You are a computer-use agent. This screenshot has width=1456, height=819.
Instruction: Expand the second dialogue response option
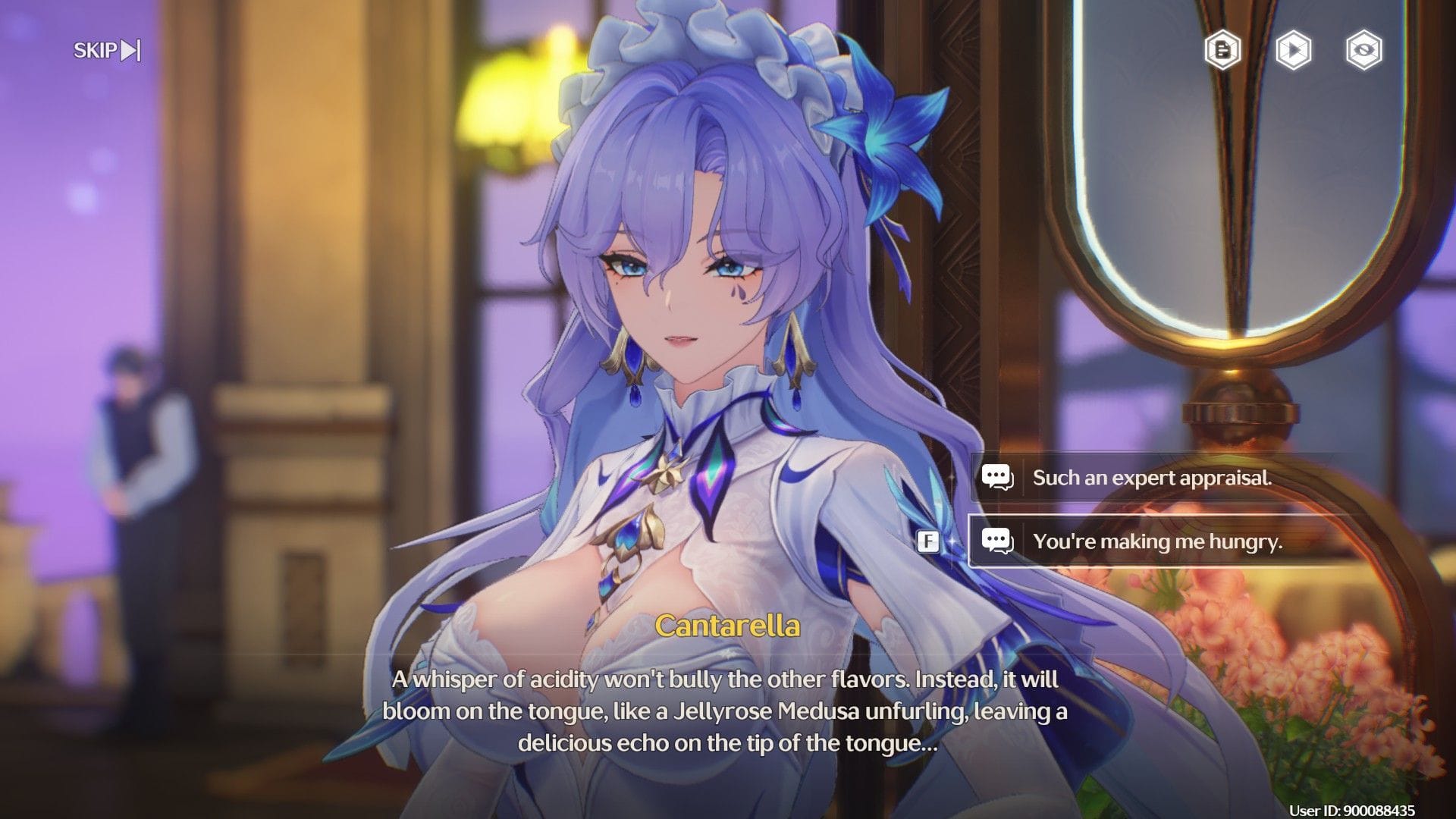[1160, 541]
